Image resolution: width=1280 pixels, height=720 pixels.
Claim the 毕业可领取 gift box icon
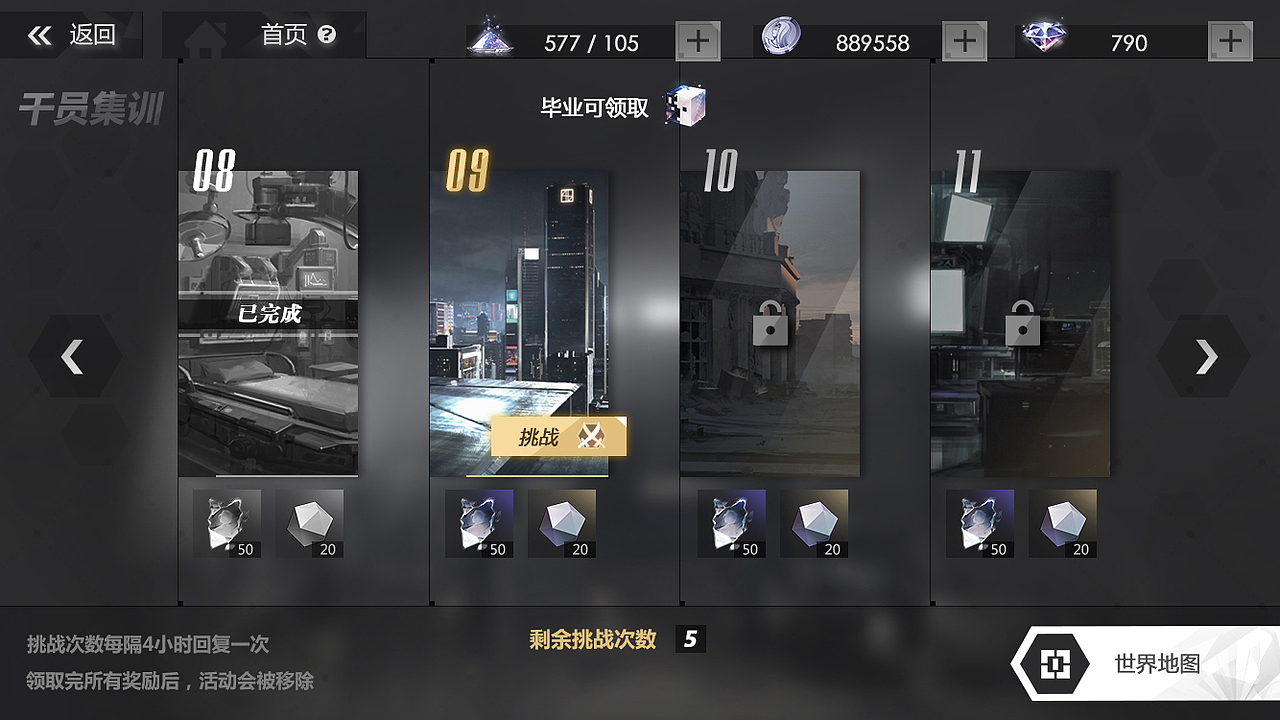(x=688, y=105)
